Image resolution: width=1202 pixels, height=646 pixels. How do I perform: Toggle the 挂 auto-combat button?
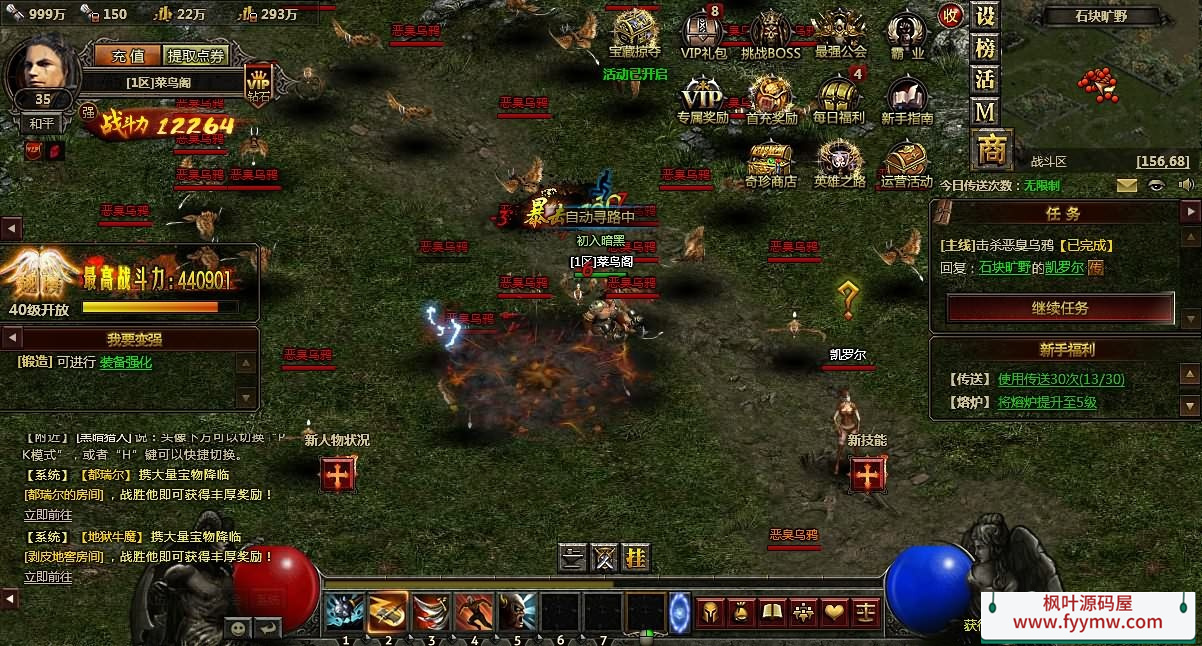coord(635,557)
